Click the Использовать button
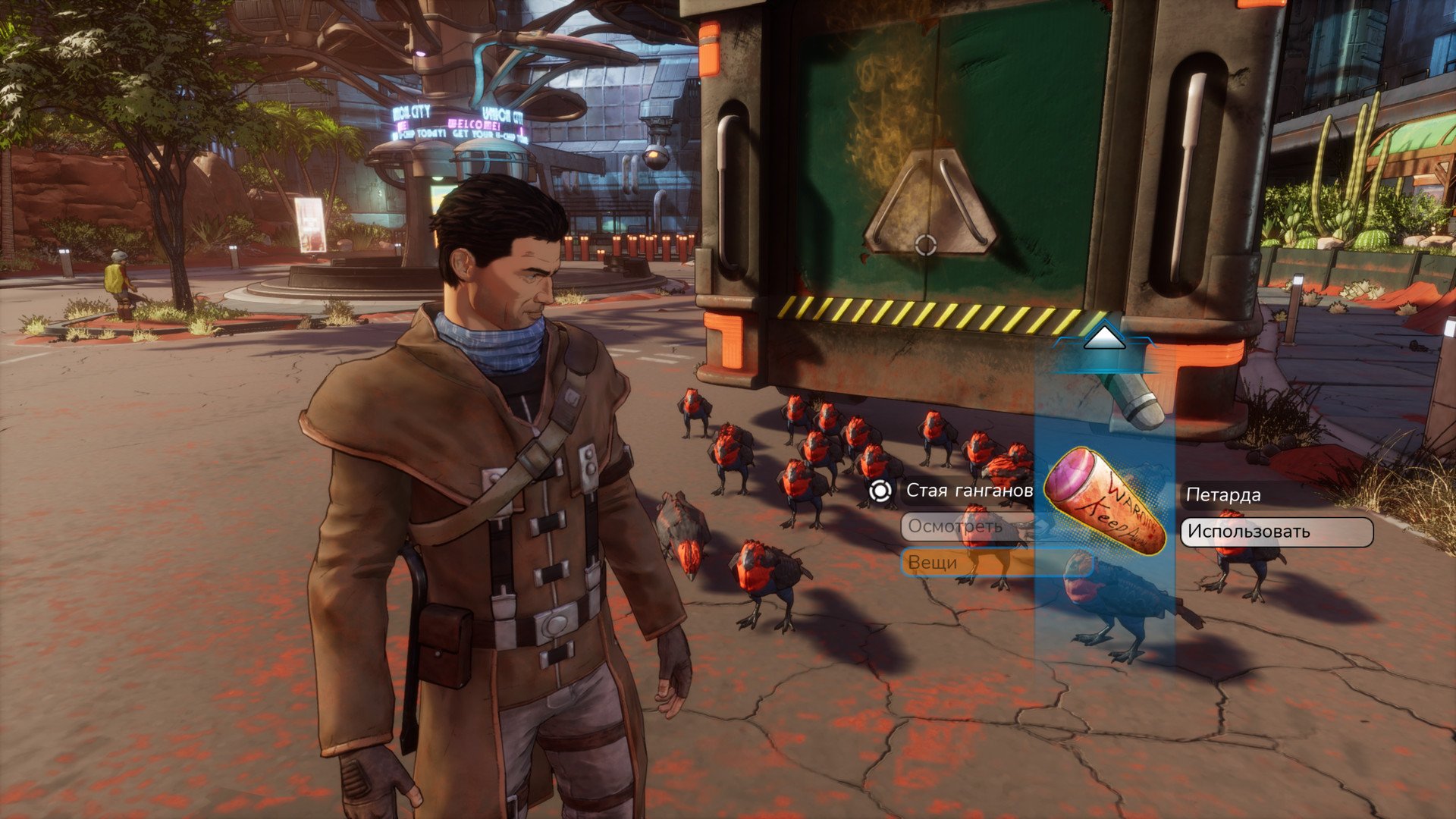The width and height of the screenshot is (1456, 819). pos(1276,532)
